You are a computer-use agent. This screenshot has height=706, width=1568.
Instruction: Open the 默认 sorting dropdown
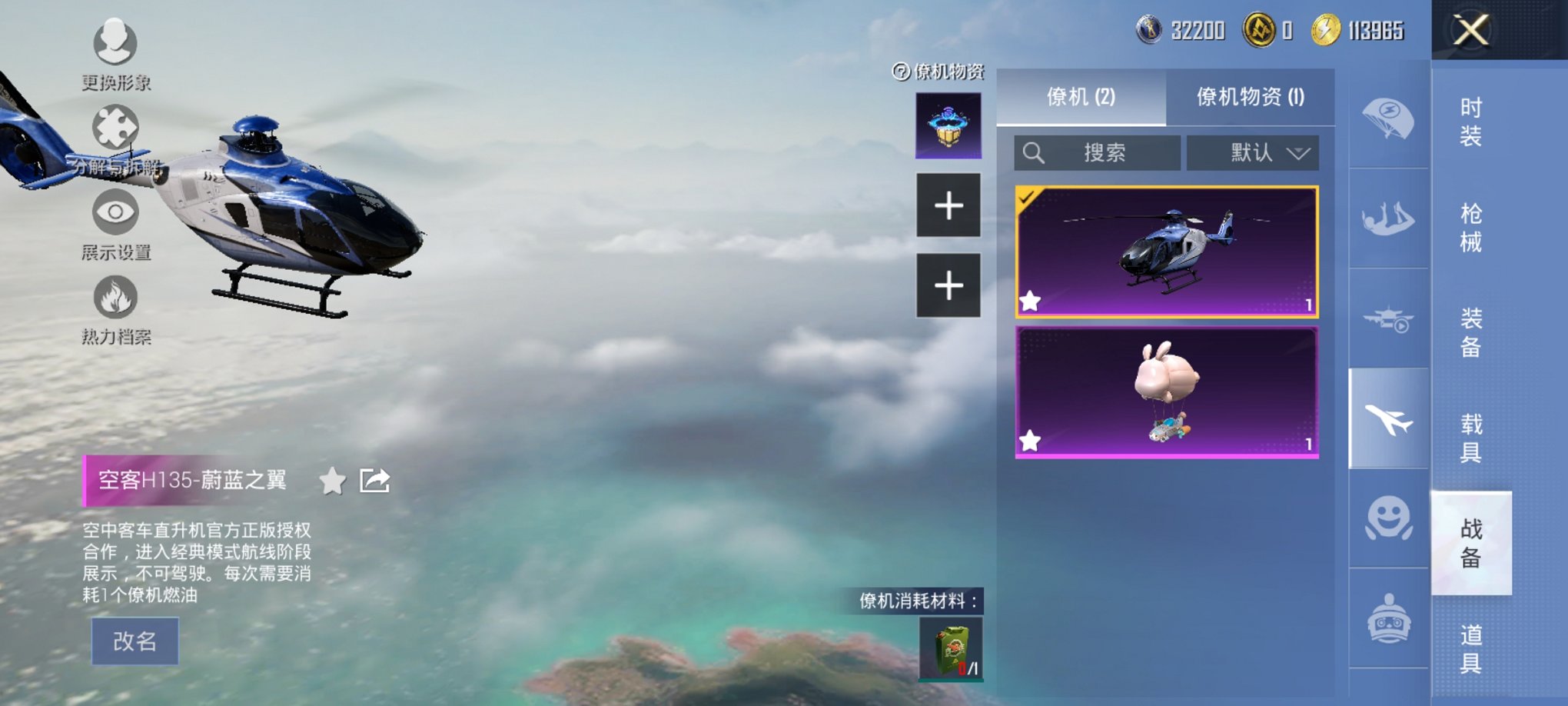pos(1253,152)
